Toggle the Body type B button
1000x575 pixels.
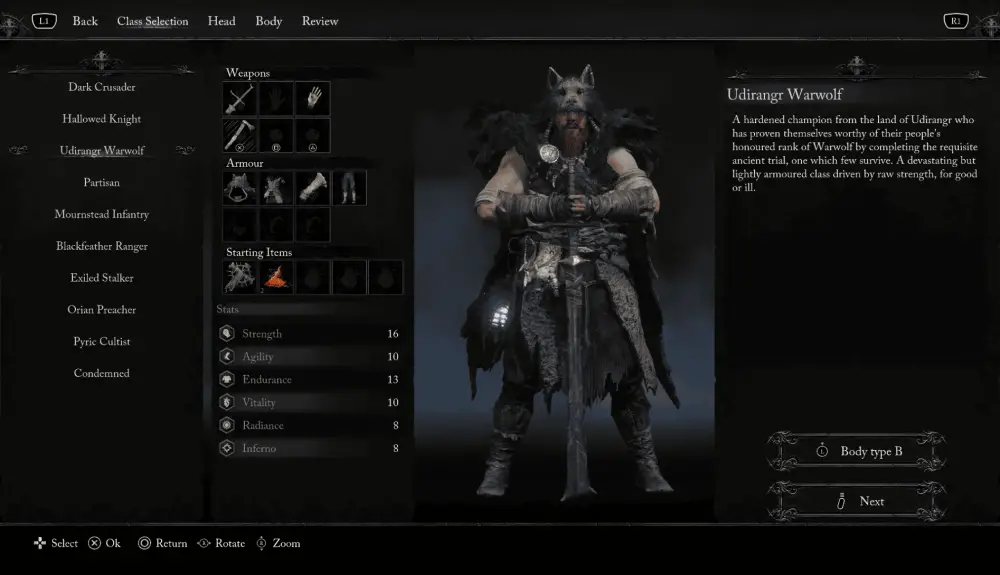[x=857, y=452]
